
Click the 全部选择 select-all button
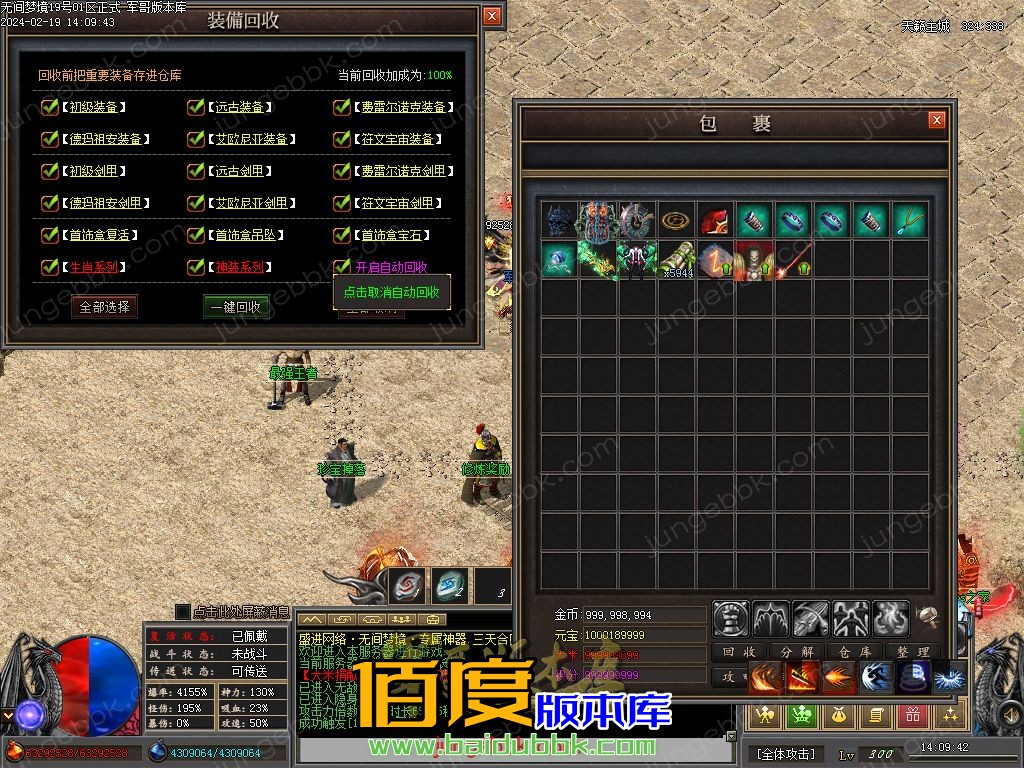(x=105, y=307)
